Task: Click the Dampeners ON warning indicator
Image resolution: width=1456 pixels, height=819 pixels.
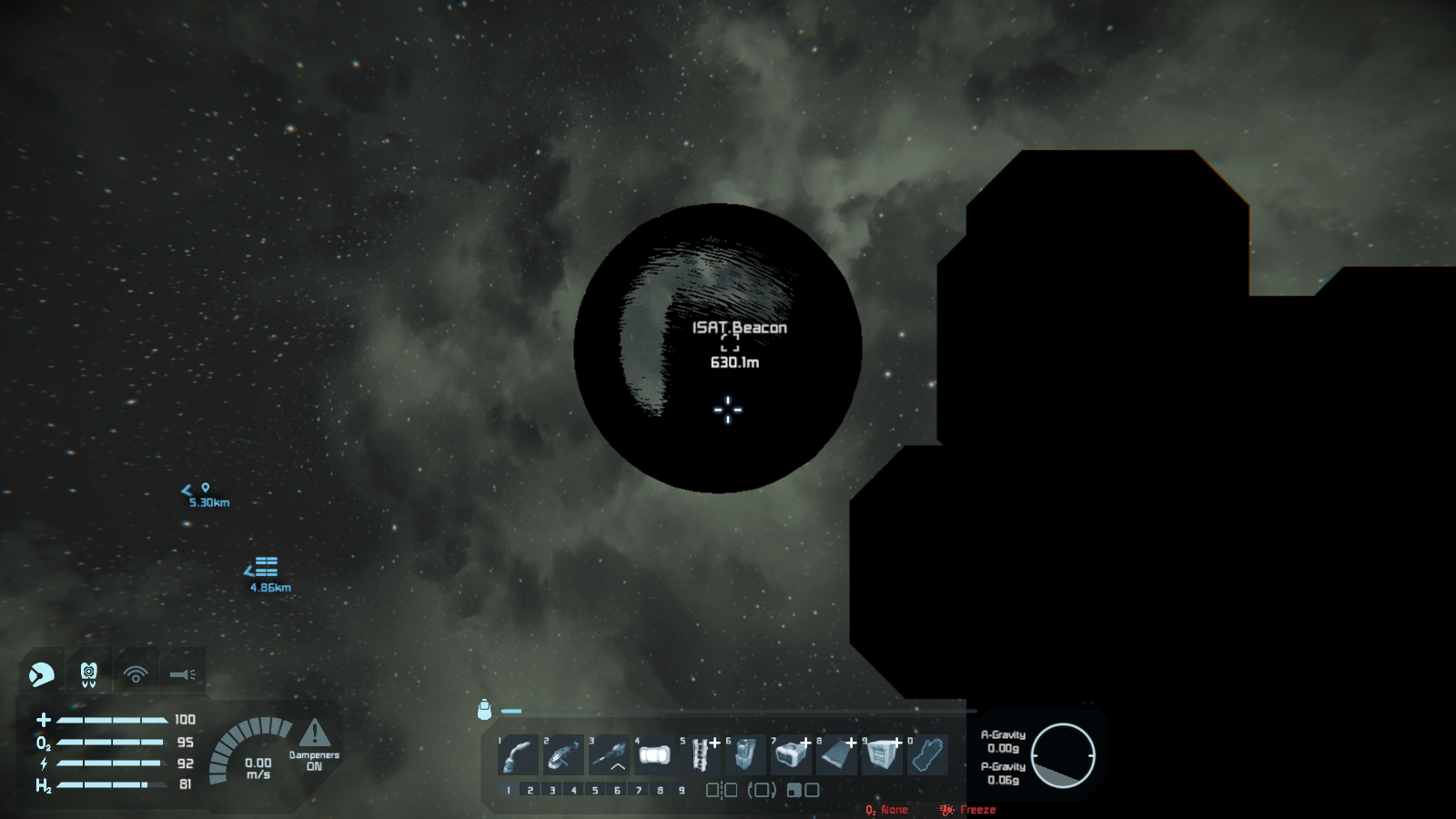Action: [314, 741]
